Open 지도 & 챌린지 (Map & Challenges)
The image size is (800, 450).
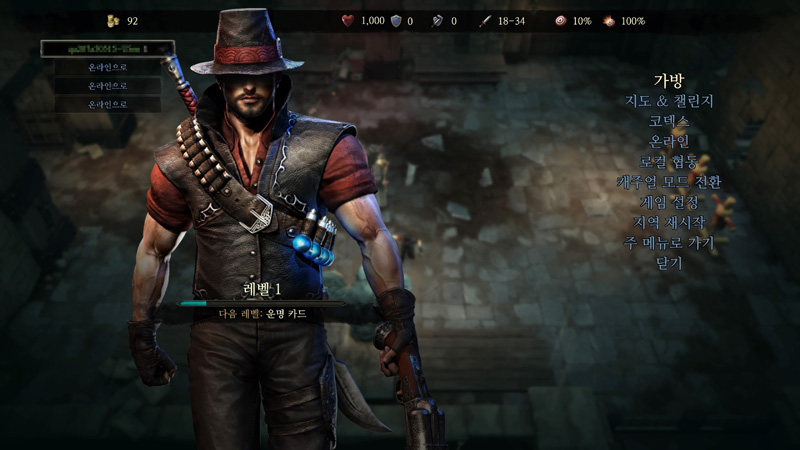668,101
